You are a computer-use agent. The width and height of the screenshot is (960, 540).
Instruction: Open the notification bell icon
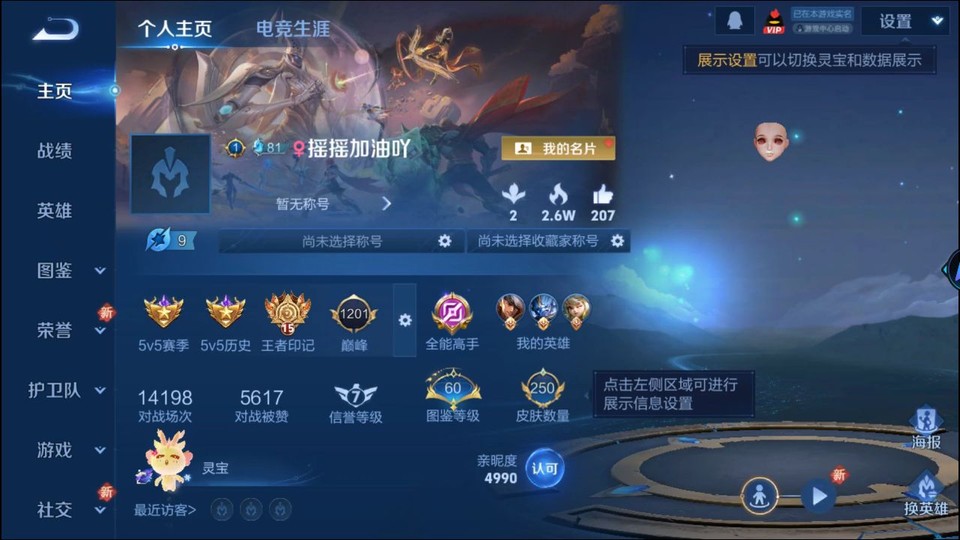(733, 21)
